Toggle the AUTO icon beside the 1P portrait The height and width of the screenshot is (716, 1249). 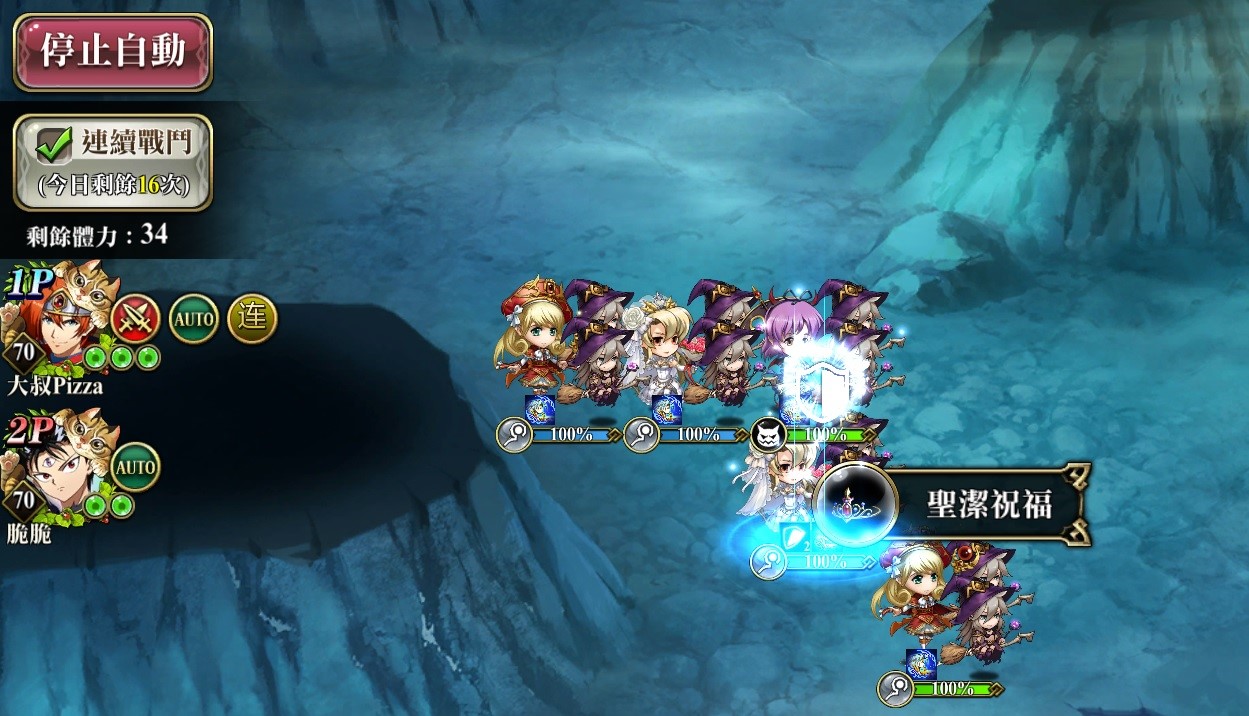coord(193,320)
